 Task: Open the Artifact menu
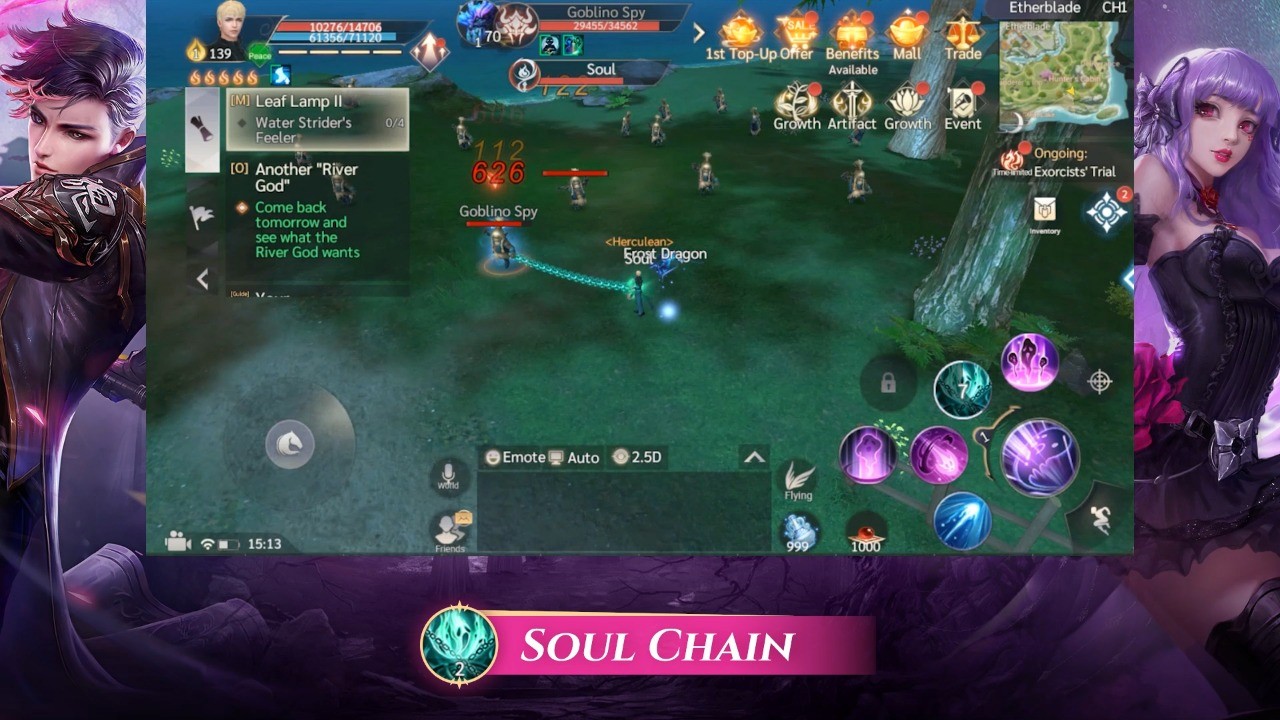(x=853, y=103)
